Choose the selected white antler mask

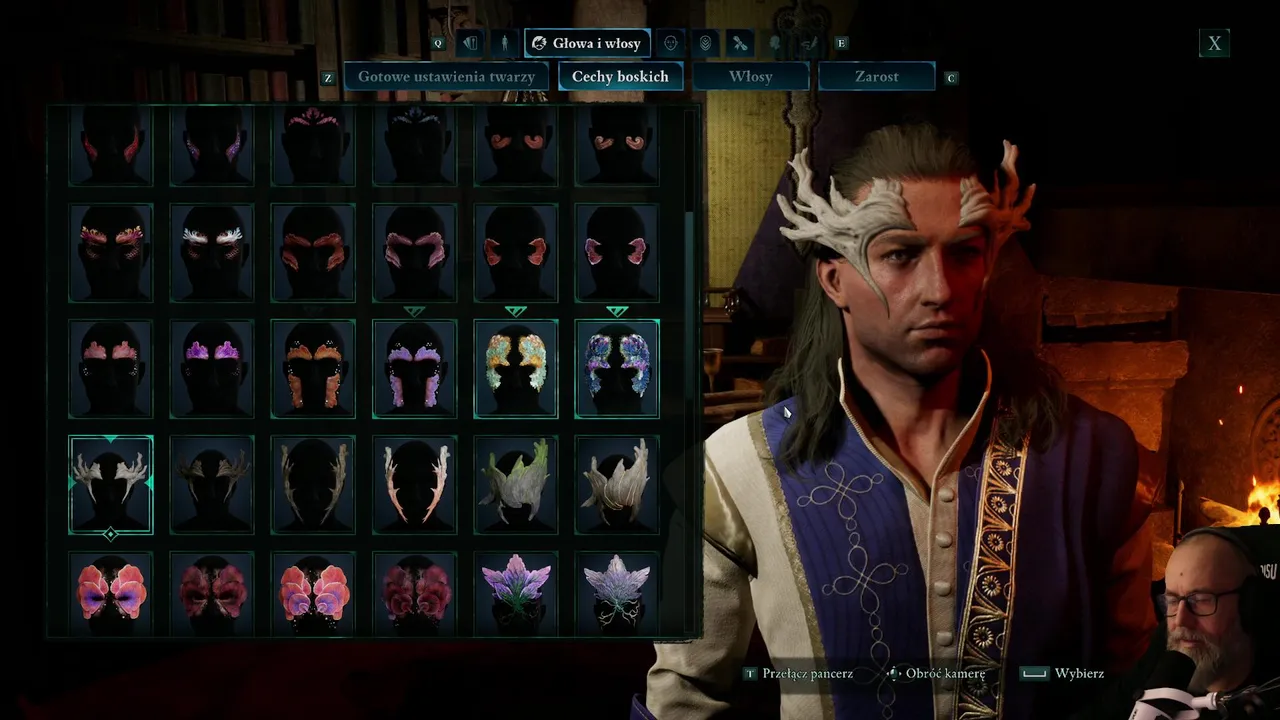111,485
